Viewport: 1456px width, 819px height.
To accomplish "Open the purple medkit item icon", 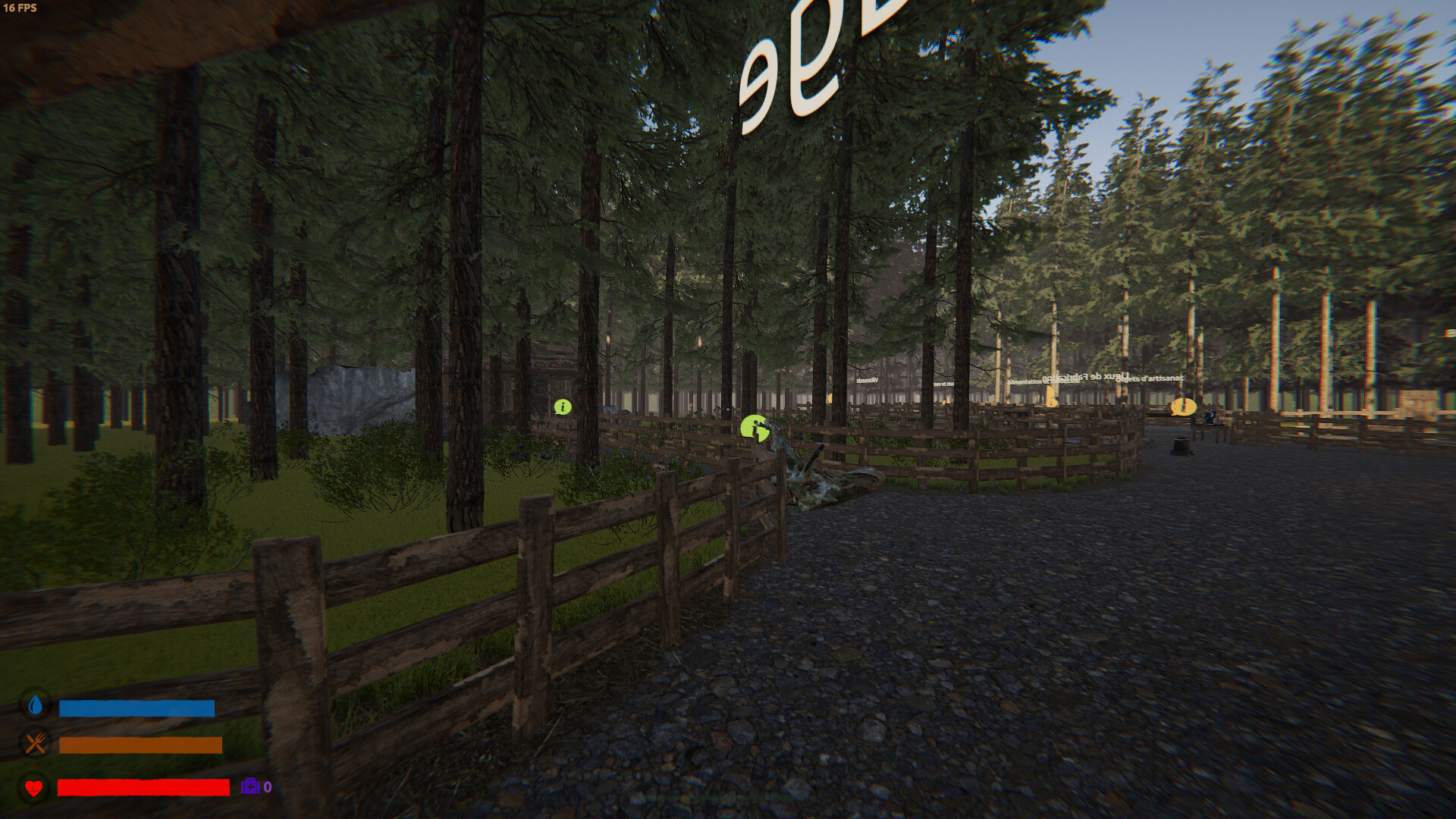I will point(250,787).
